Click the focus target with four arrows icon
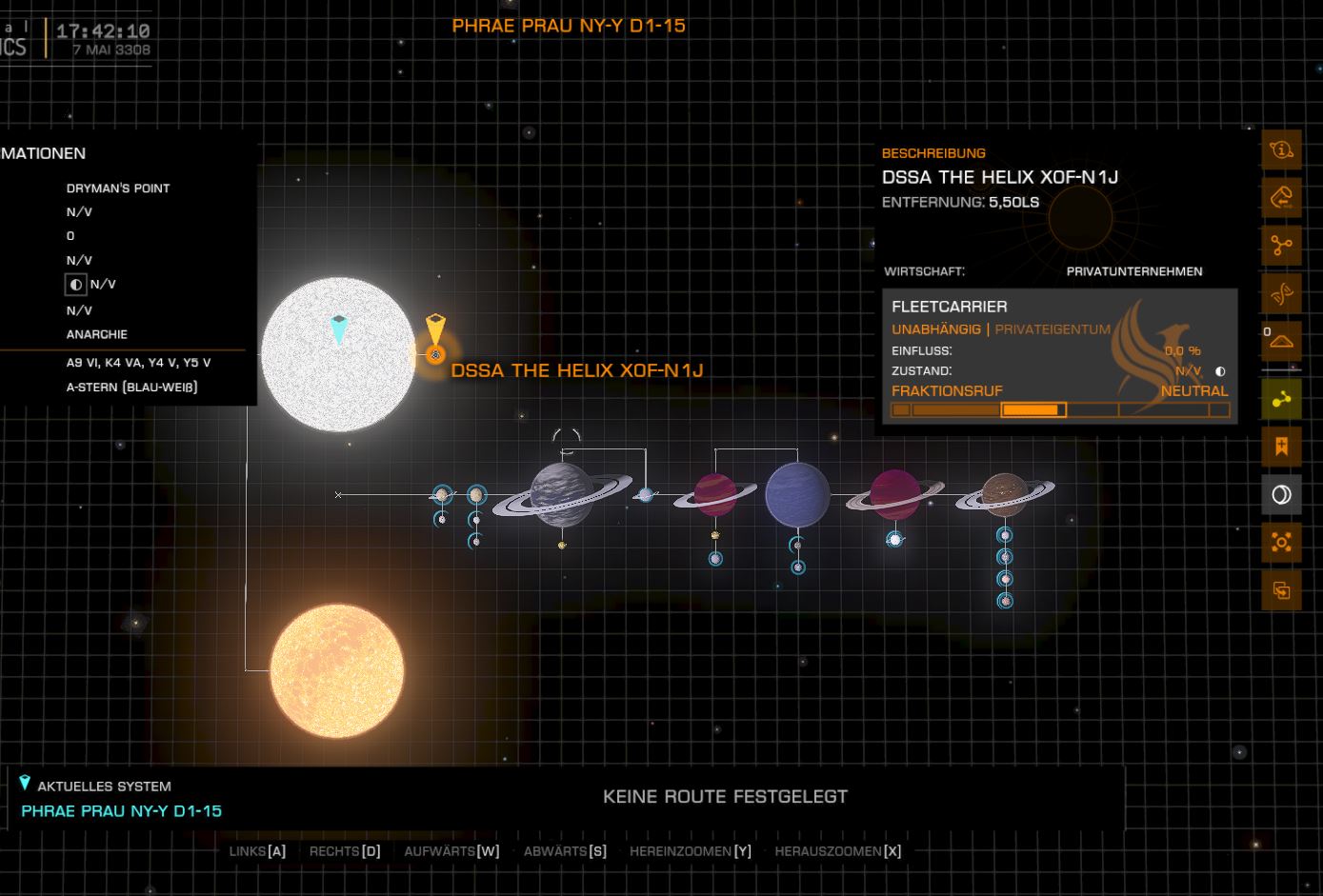The height and width of the screenshot is (896, 1323). pos(1281,542)
